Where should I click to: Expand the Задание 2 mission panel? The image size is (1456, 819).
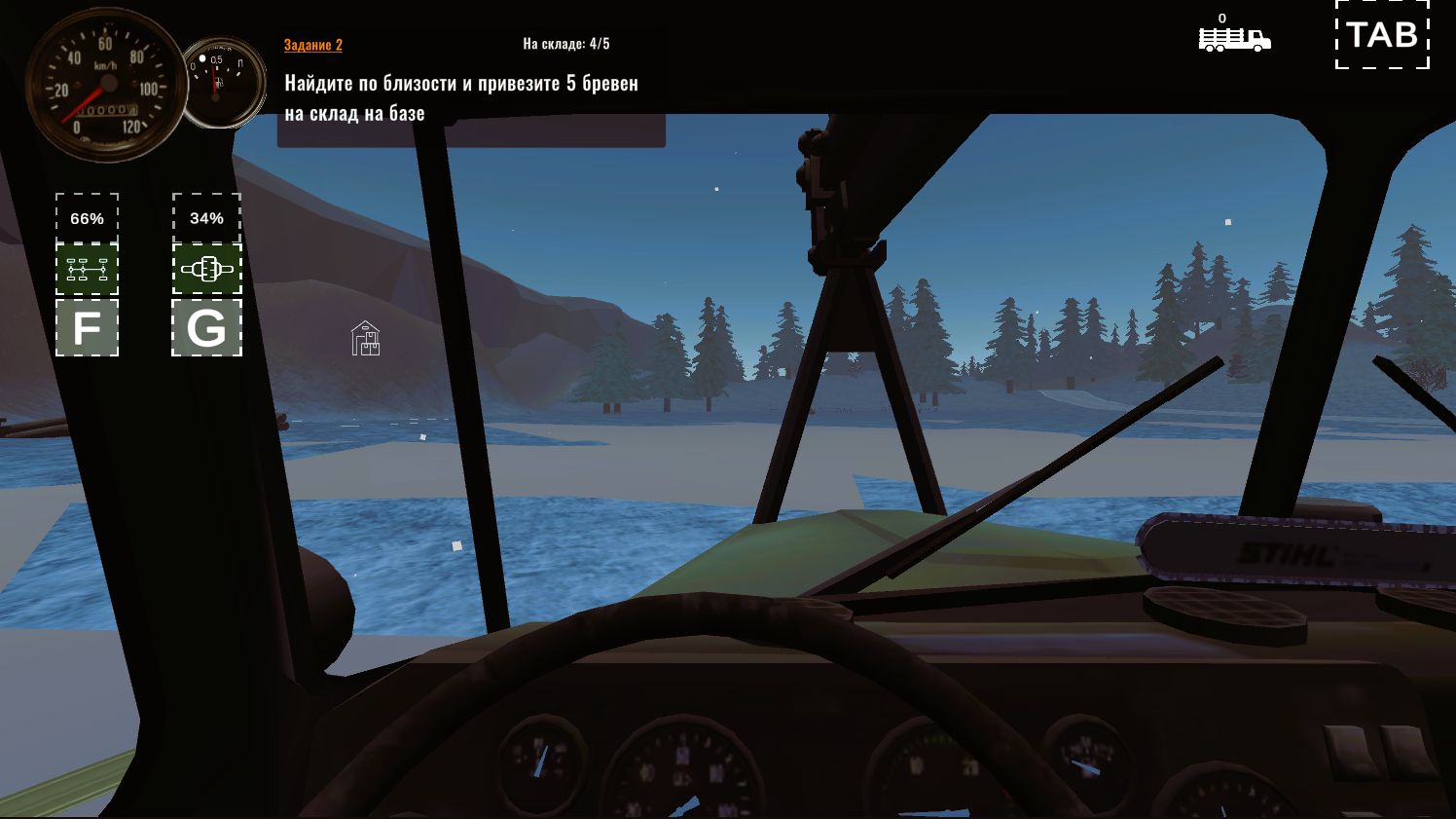[x=311, y=44]
